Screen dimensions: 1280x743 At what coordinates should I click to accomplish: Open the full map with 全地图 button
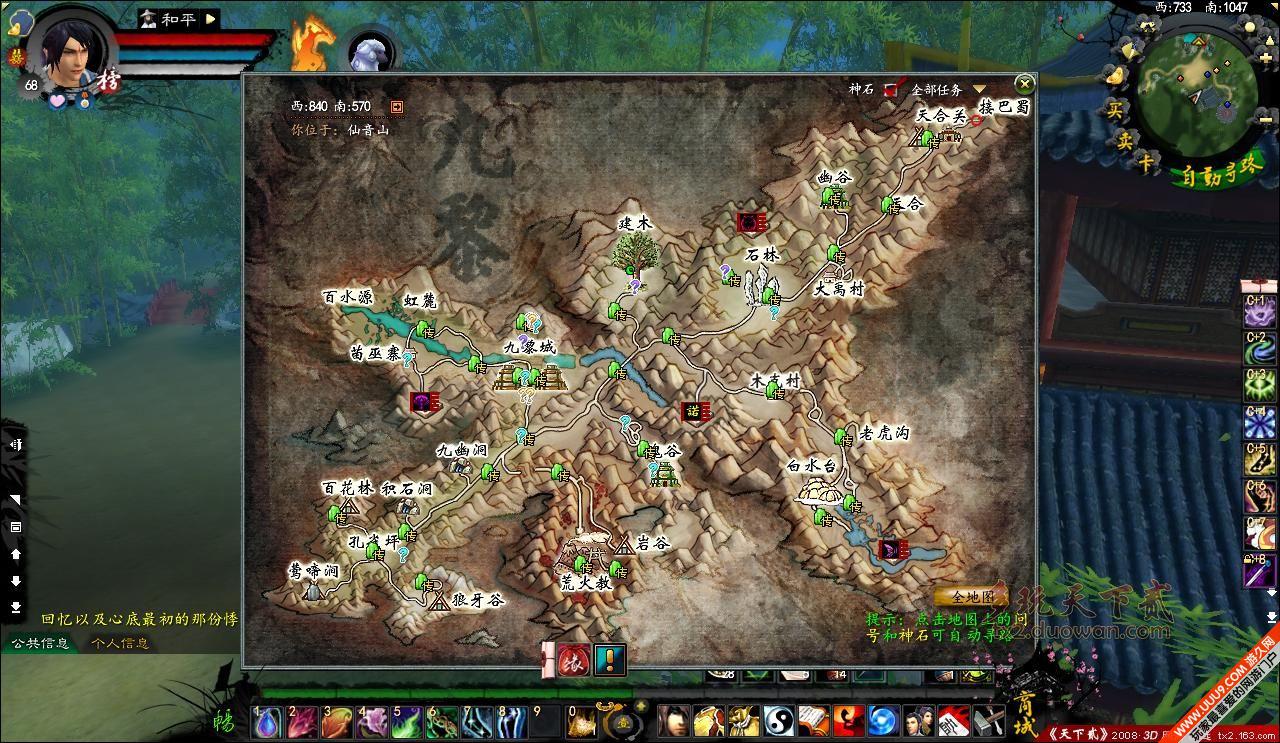[x=971, y=597]
